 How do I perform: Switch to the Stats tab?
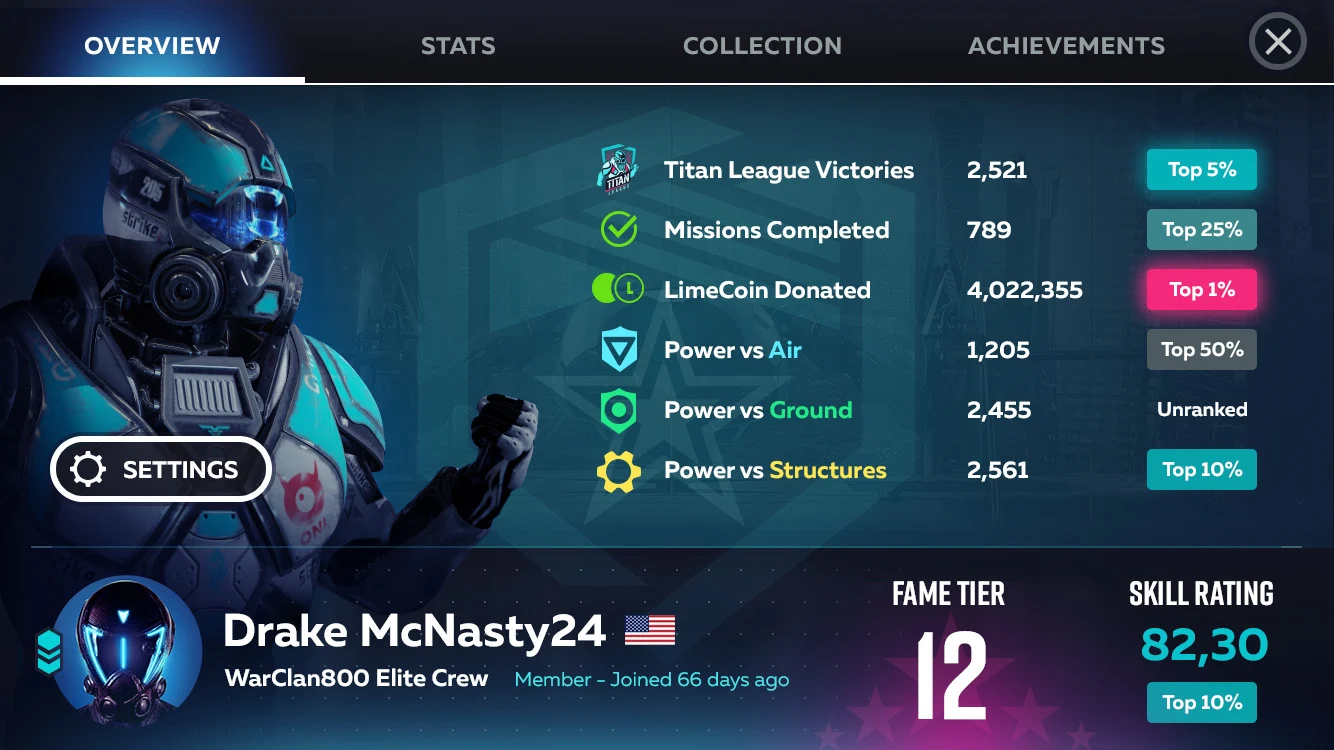pos(458,46)
